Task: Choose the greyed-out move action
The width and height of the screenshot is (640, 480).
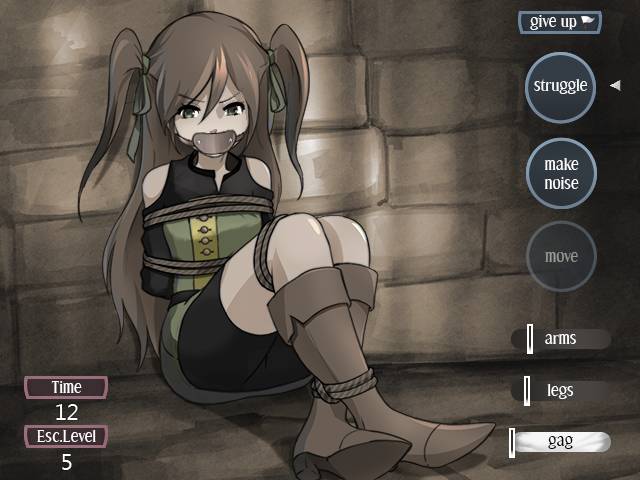Action: tap(560, 256)
